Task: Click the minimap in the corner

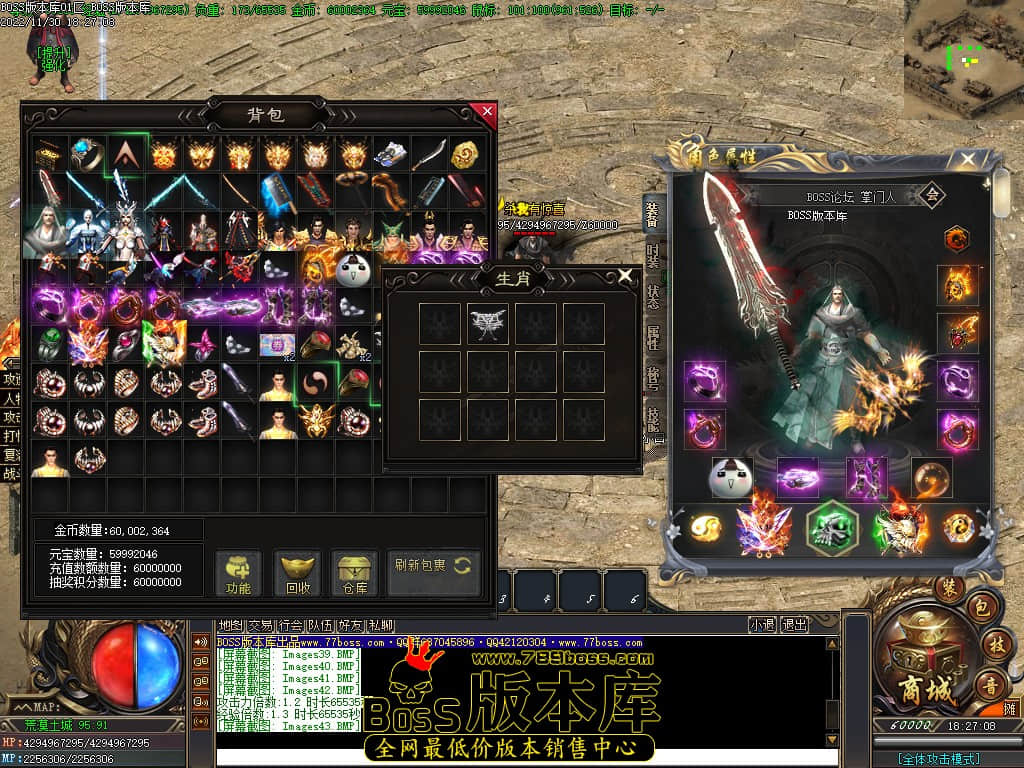Action: (x=963, y=58)
